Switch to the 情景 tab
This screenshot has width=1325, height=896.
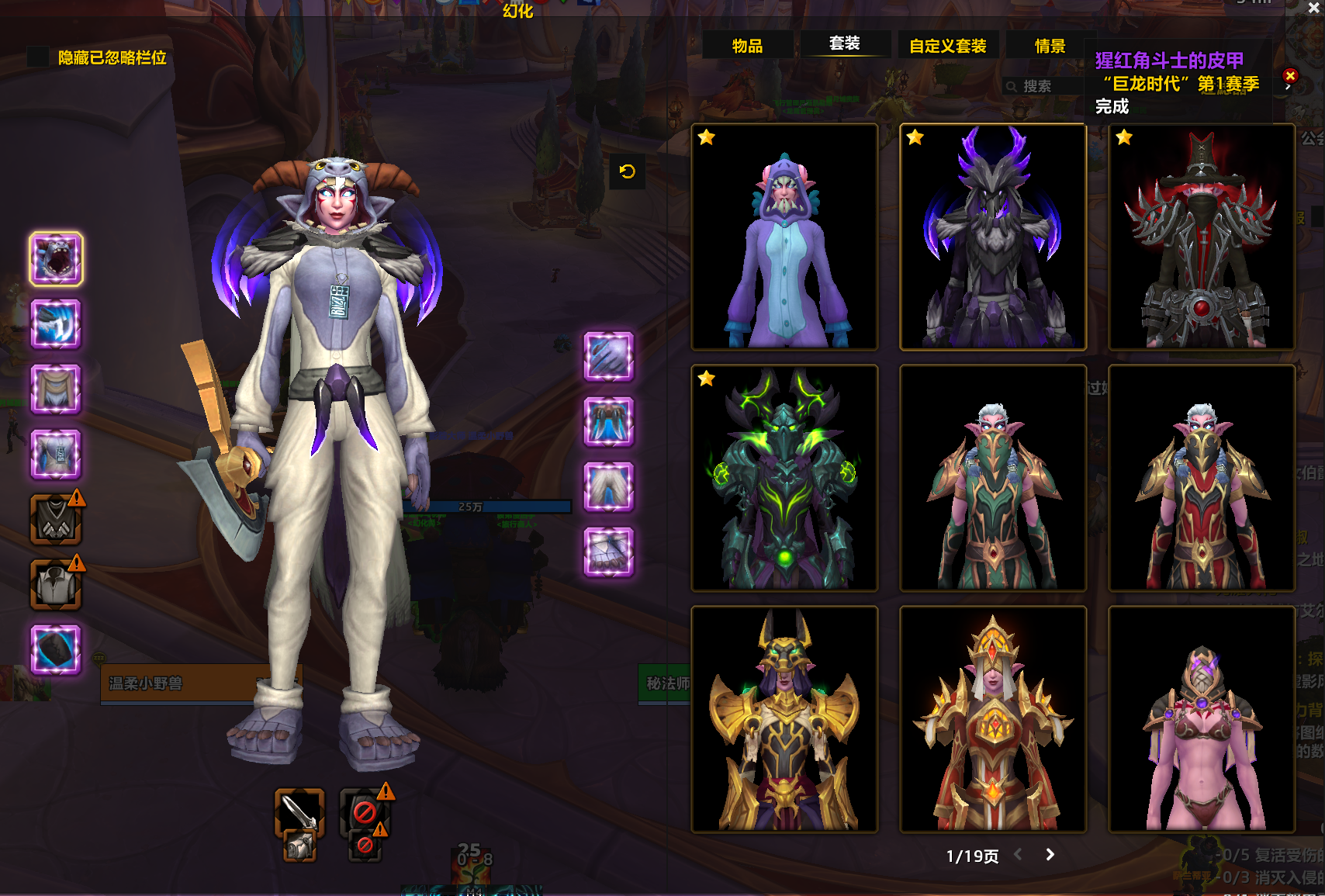pos(1050,46)
